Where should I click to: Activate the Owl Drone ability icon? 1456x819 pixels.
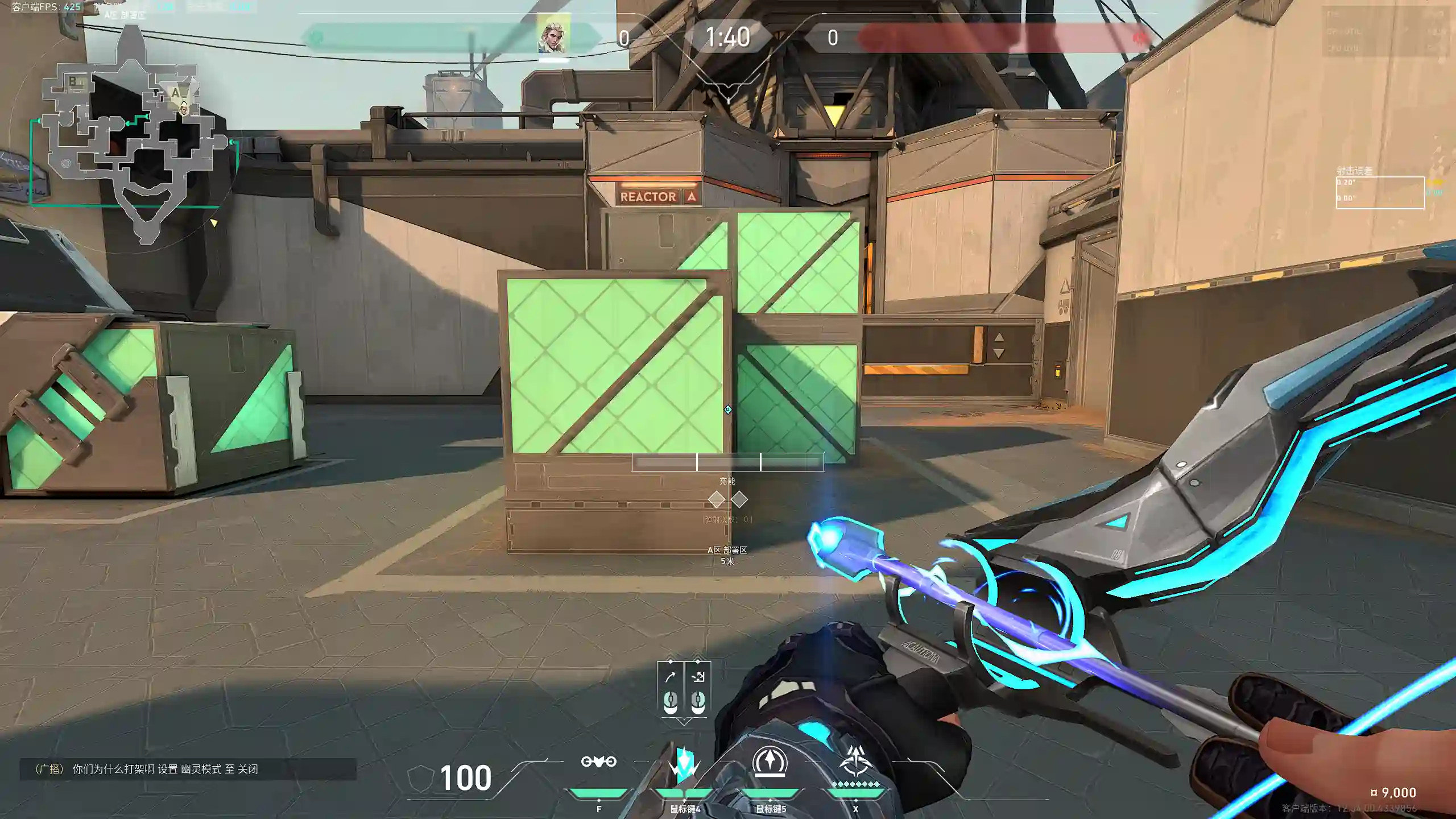click(598, 762)
